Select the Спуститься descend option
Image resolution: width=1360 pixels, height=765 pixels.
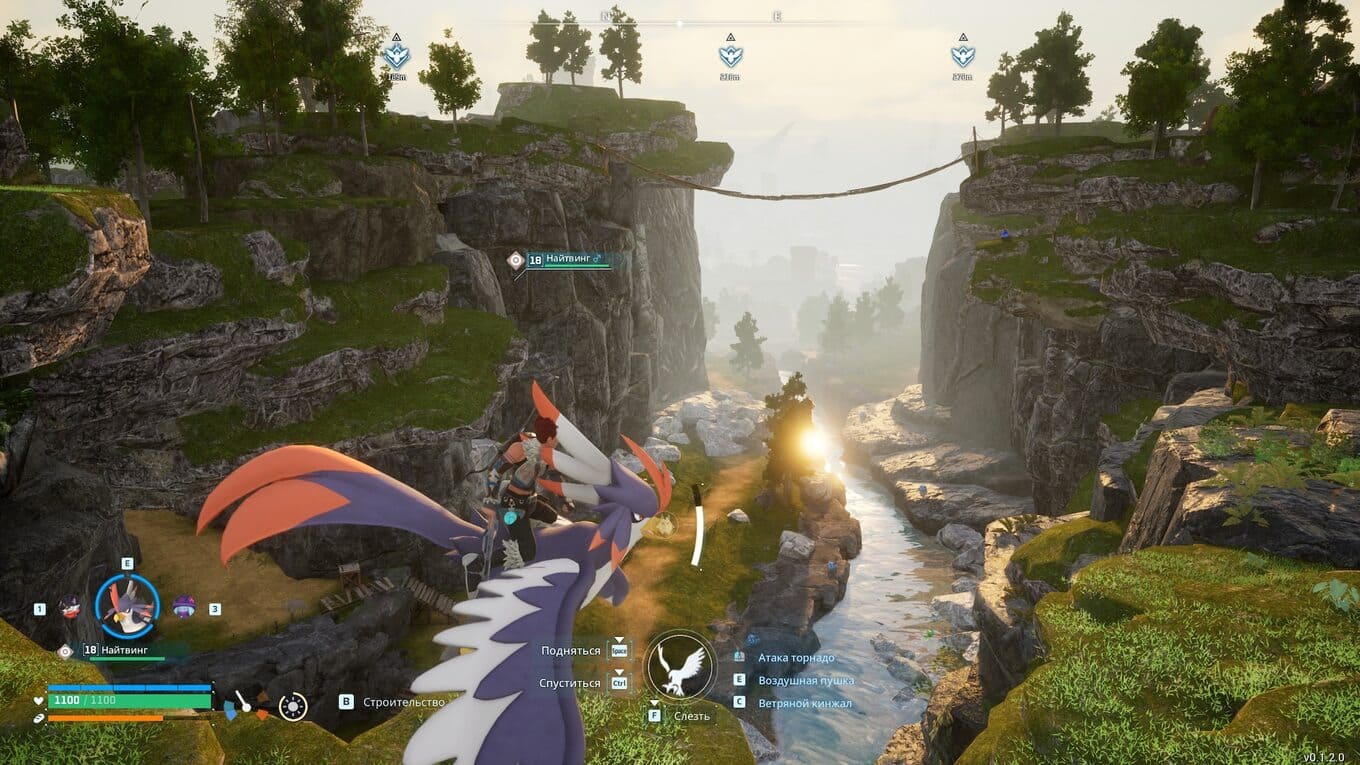coord(569,682)
